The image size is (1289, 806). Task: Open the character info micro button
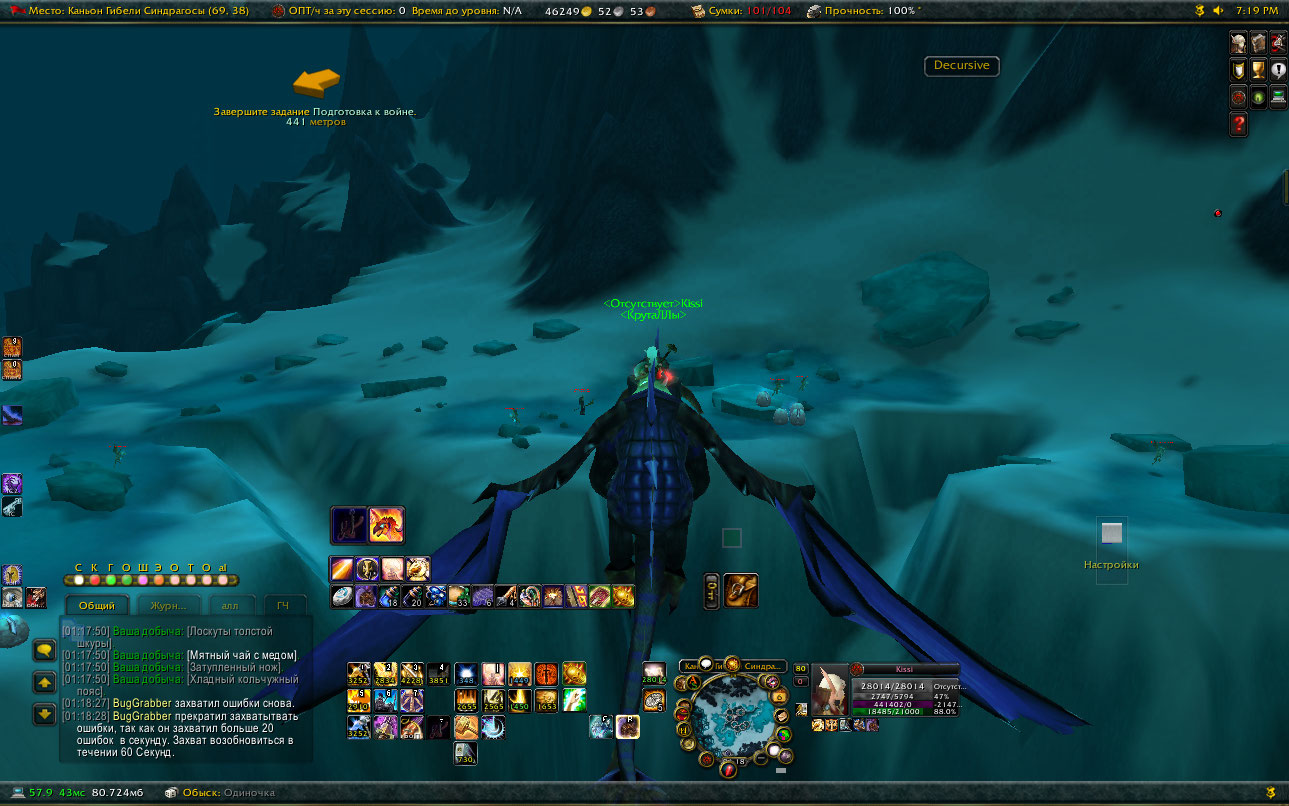[x=1239, y=42]
